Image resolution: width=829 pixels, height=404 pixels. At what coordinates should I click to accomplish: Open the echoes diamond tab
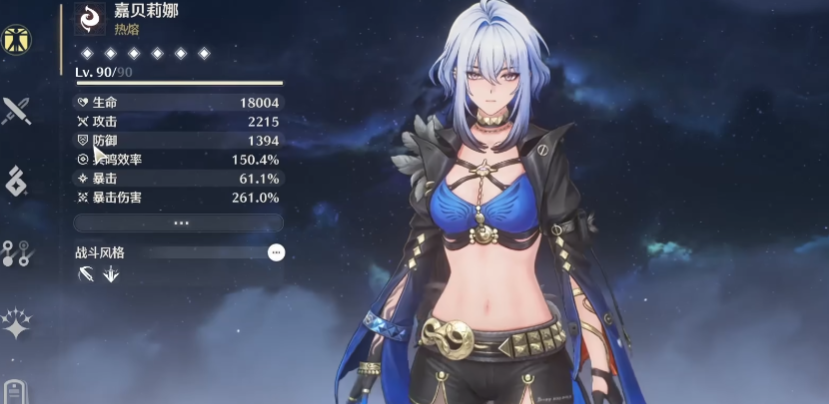click(x=16, y=181)
